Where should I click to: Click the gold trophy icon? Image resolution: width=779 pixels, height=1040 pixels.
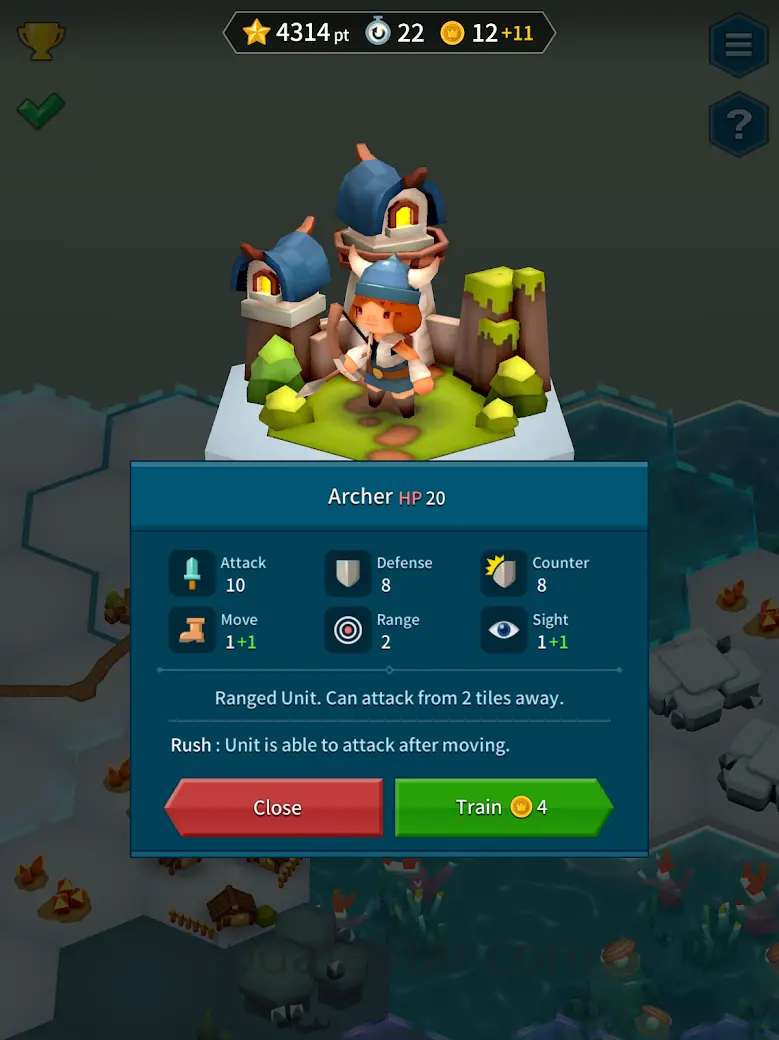coord(41,40)
